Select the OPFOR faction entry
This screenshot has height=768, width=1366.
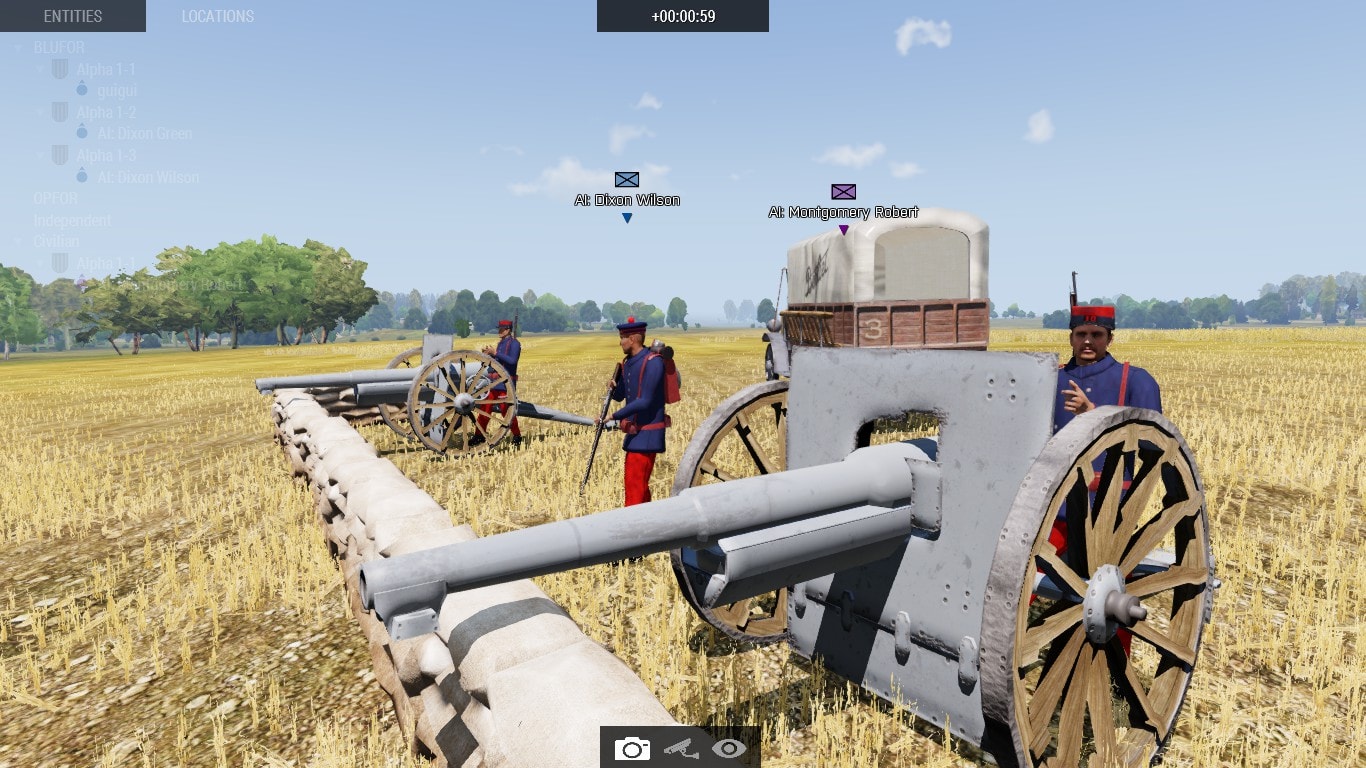(58, 198)
